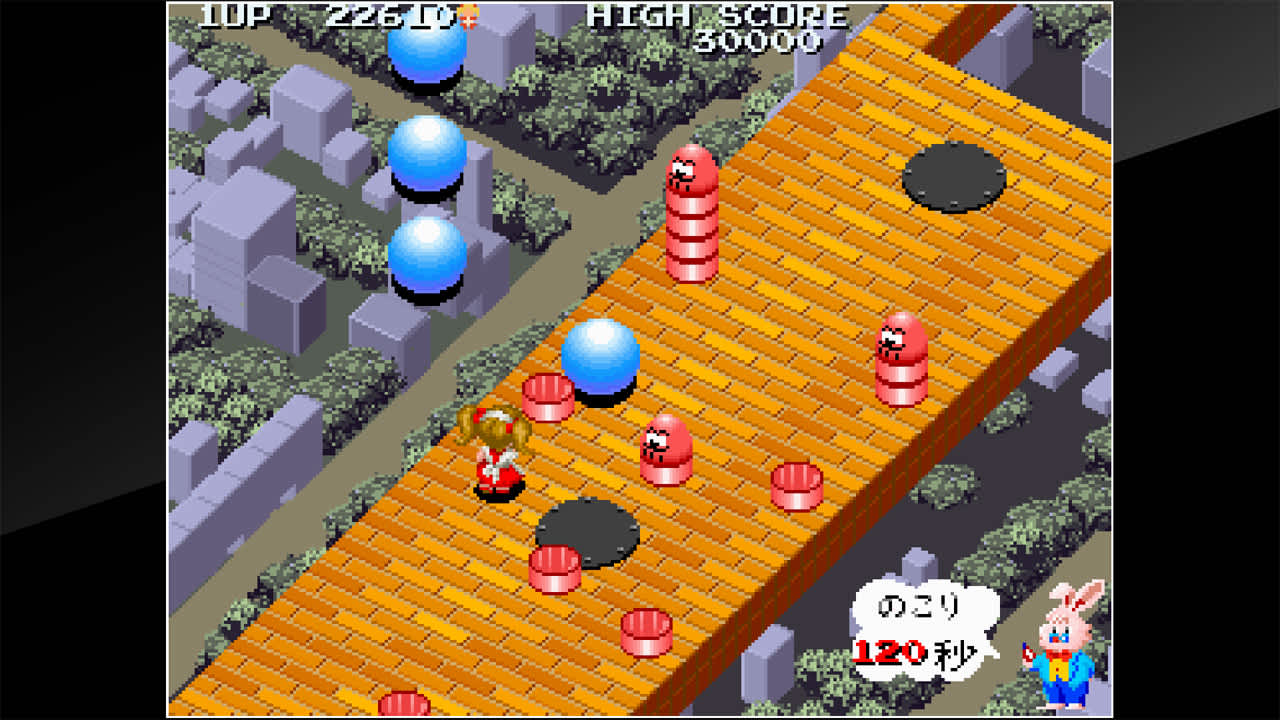Click the white rabbit character in the corner
Screen dimensions: 1280x720
(x=1058, y=655)
